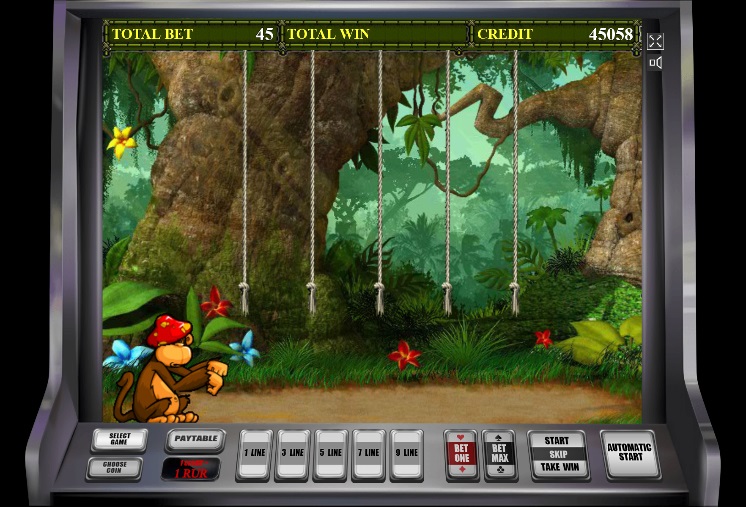Select the 1 Line button
The height and width of the screenshot is (507, 746).
click(254, 454)
